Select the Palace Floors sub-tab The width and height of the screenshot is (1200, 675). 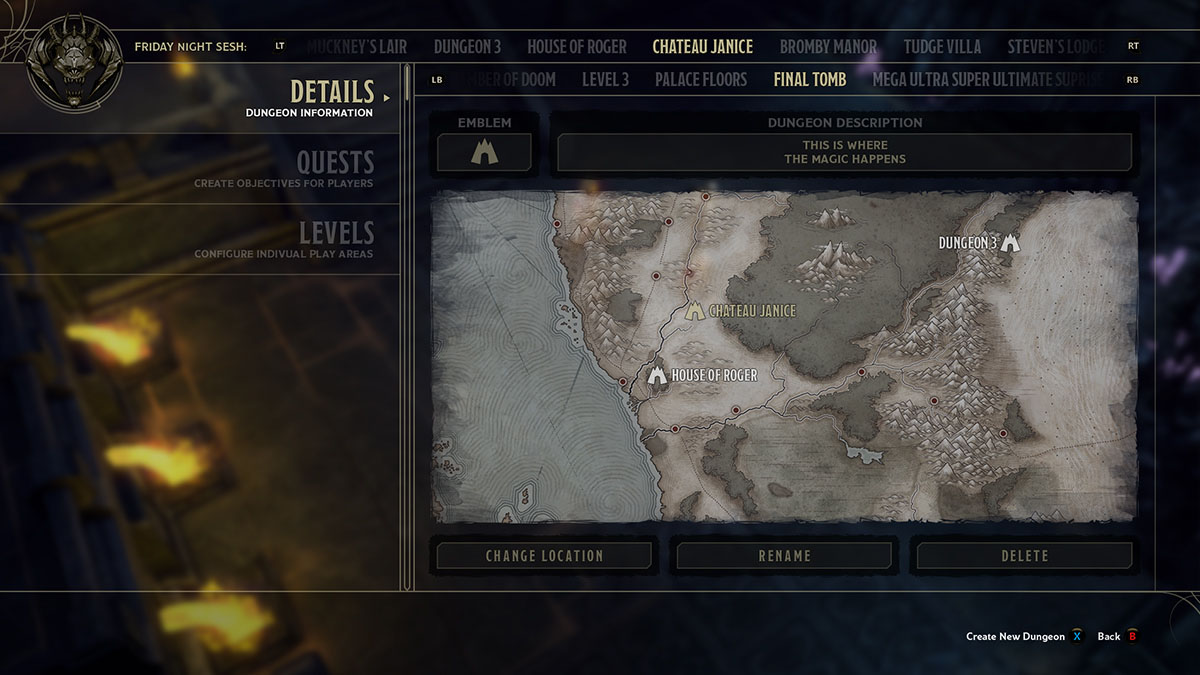pos(701,80)
